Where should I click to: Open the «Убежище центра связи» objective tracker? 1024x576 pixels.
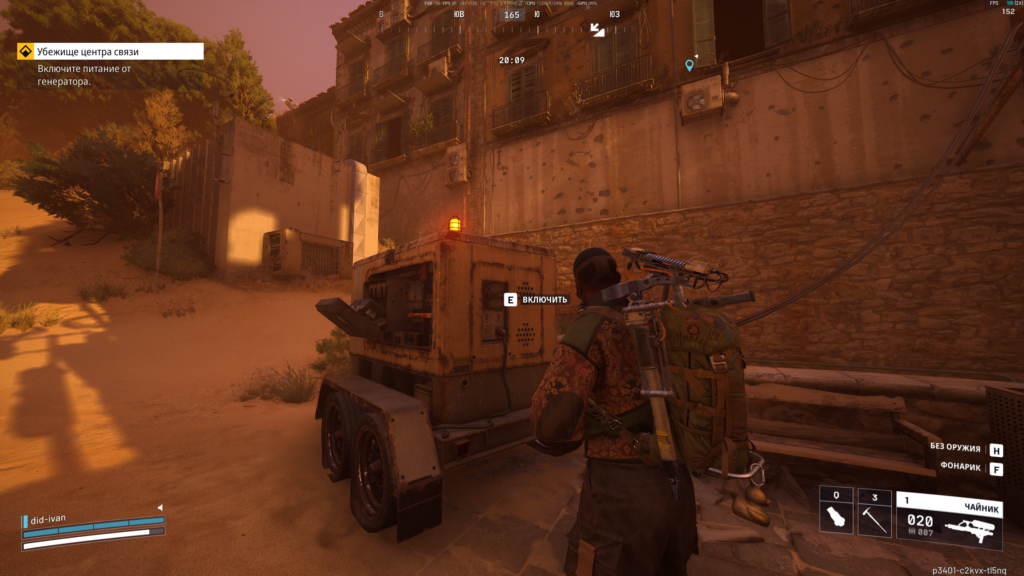coord(110,51)
